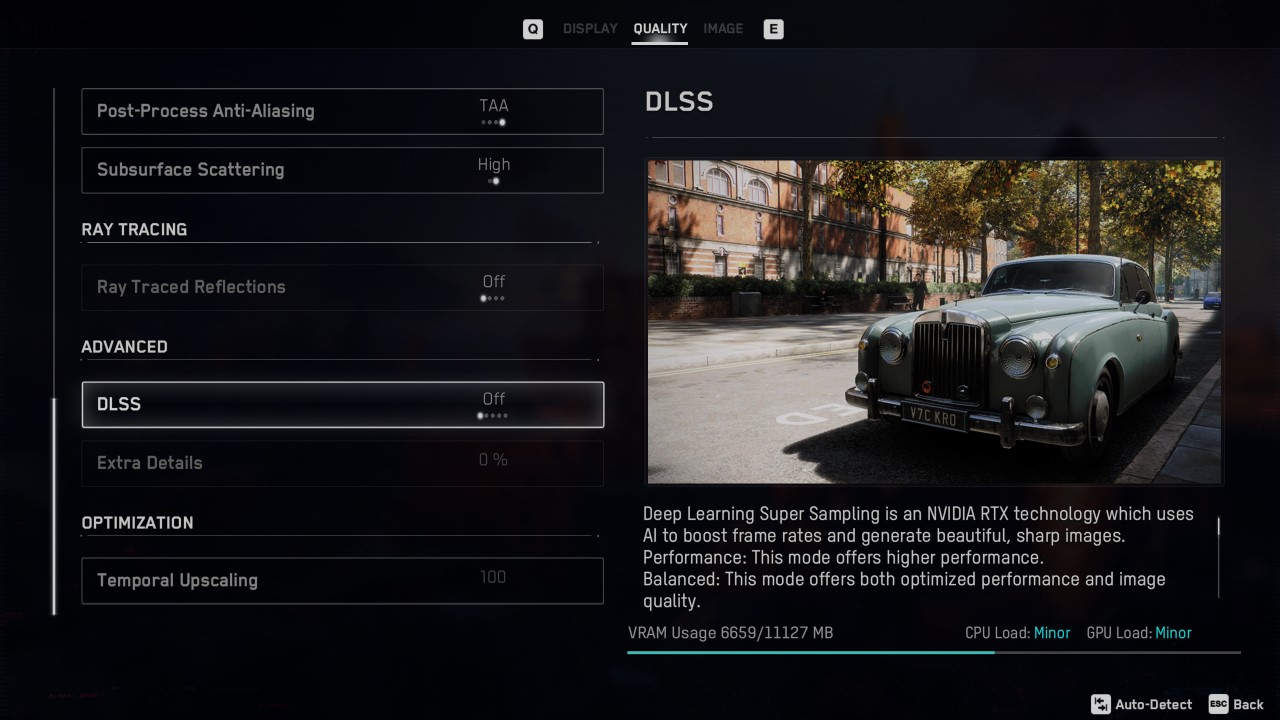
Task: Switch to the Display tab
Action: pos(590,29)
